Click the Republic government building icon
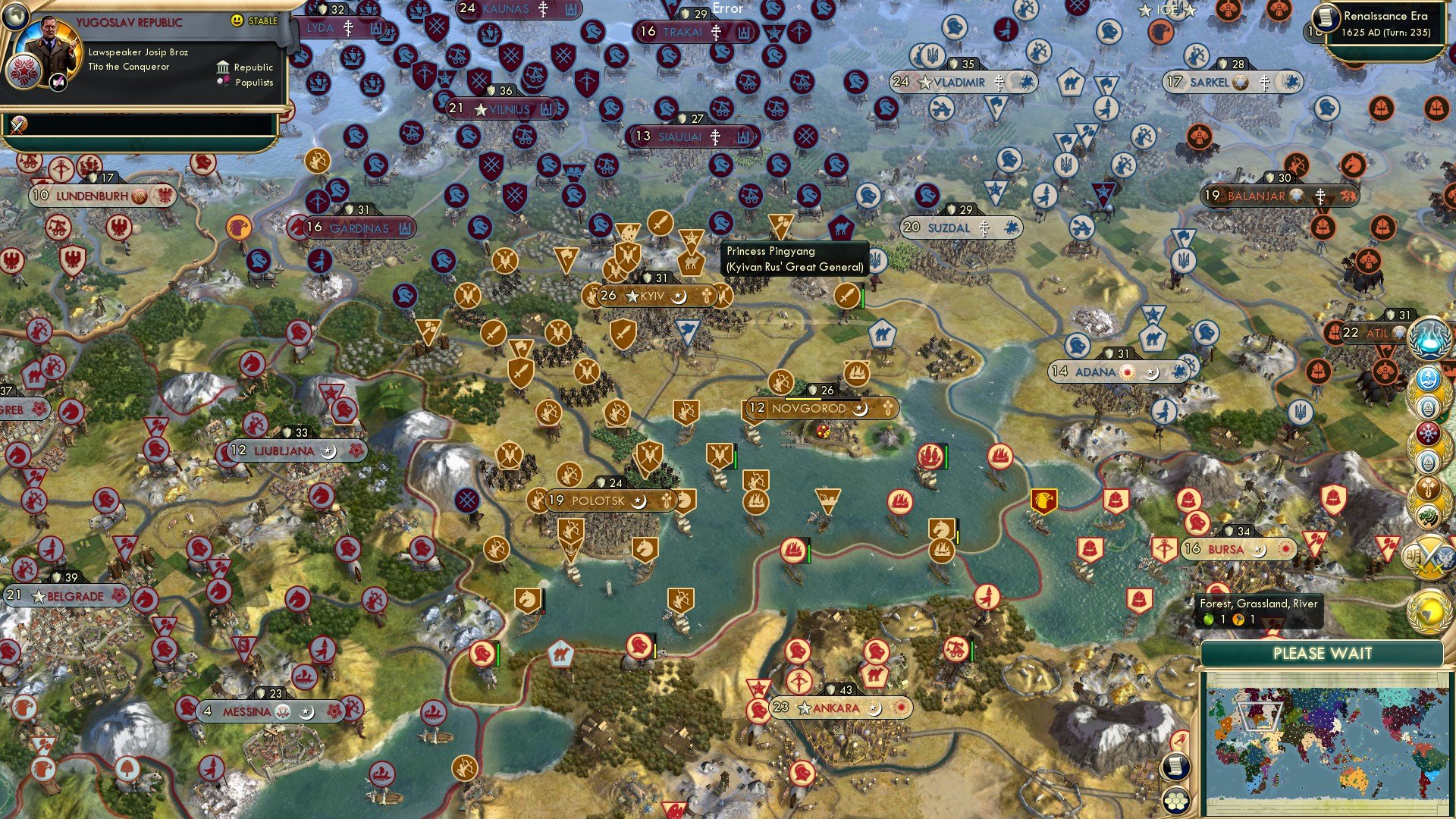Screen dimensions: 1456x819 pos(223,67)
